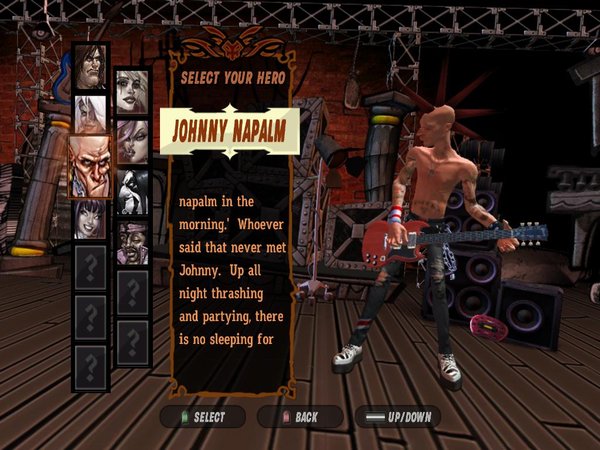Select the long-haired bearded man portrait

[x=90, y=68]
